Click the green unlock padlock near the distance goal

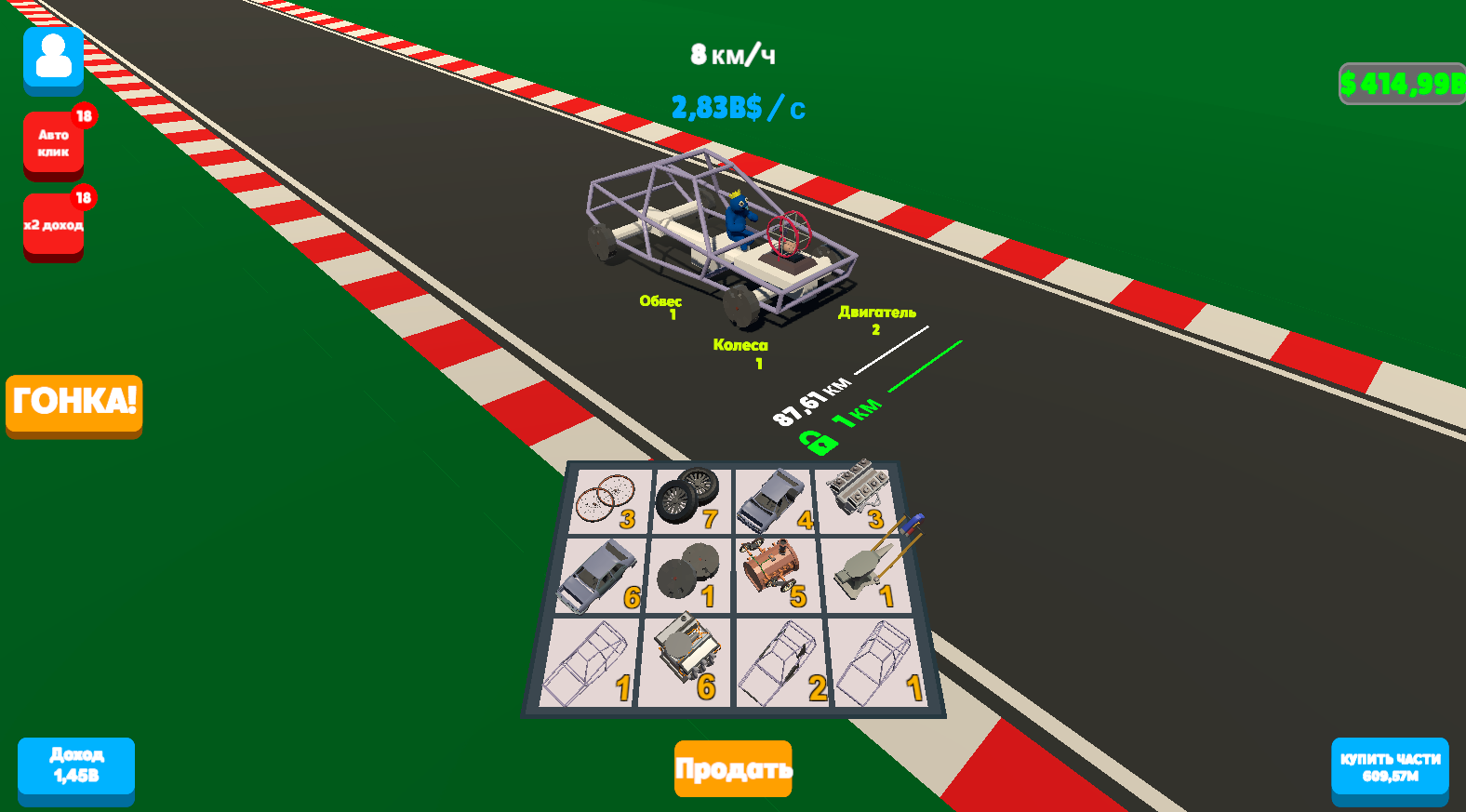(818, 437)
